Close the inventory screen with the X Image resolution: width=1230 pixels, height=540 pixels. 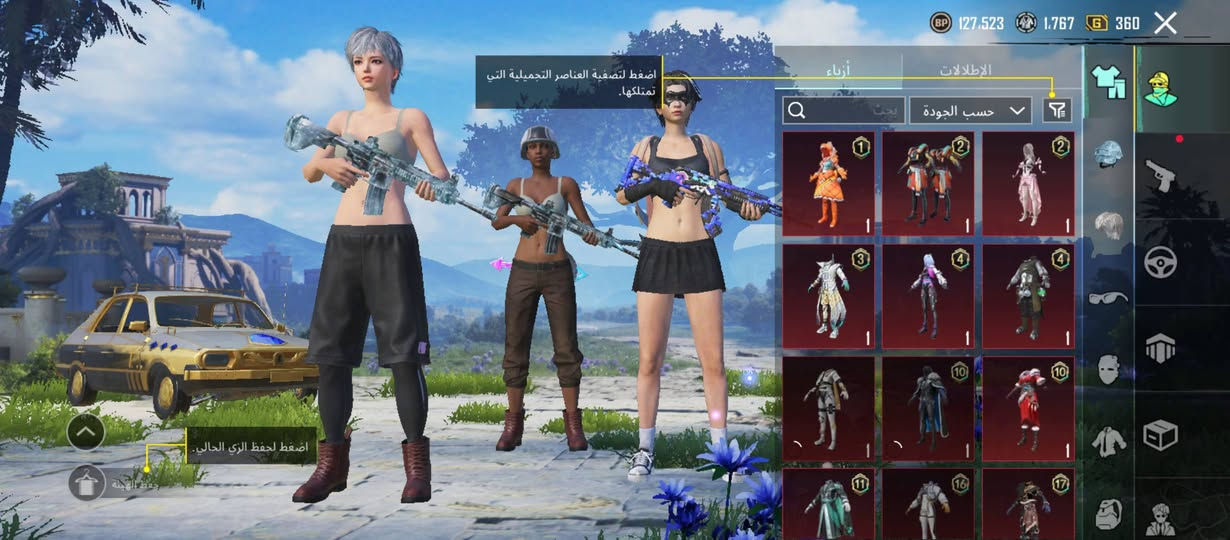pos(1165,23)
